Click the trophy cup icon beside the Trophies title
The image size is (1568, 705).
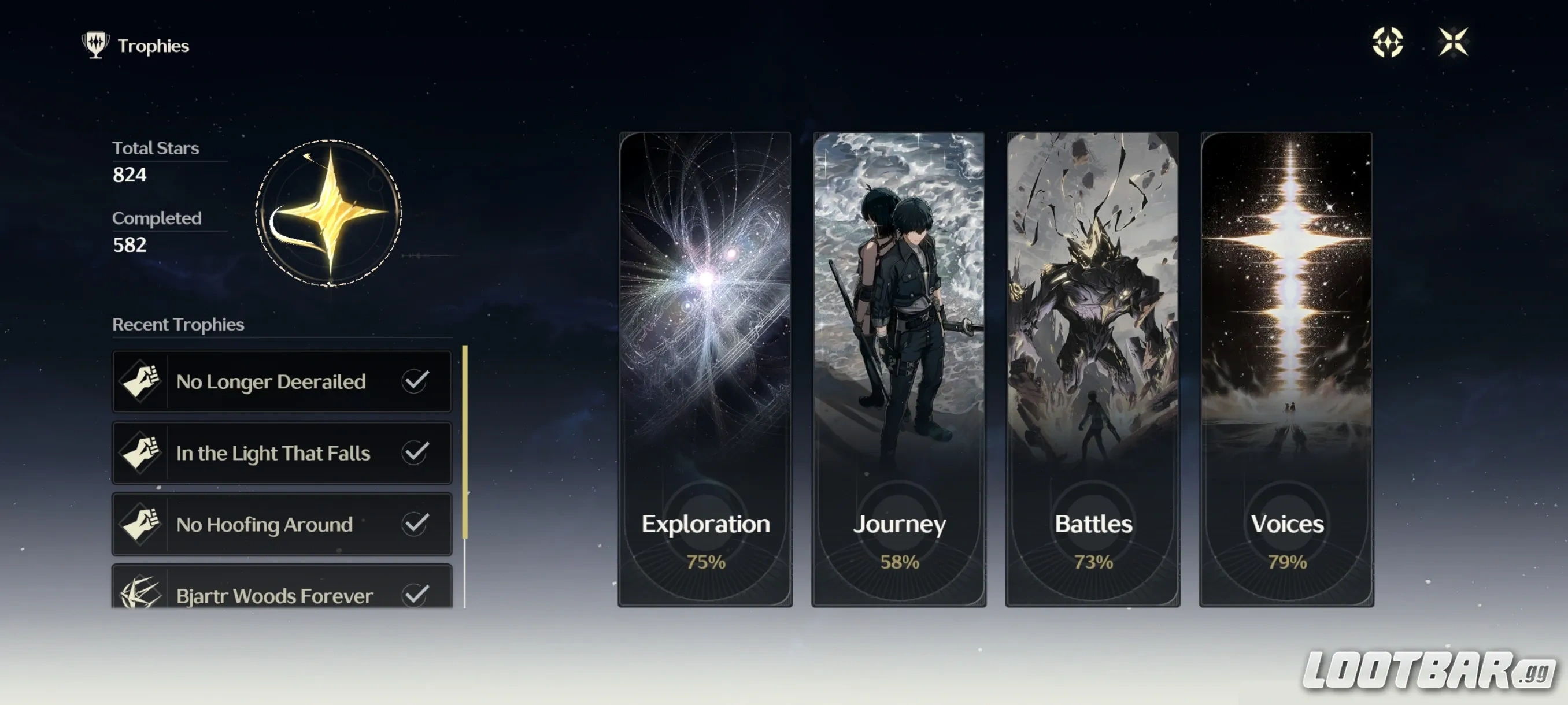[95, 44]
